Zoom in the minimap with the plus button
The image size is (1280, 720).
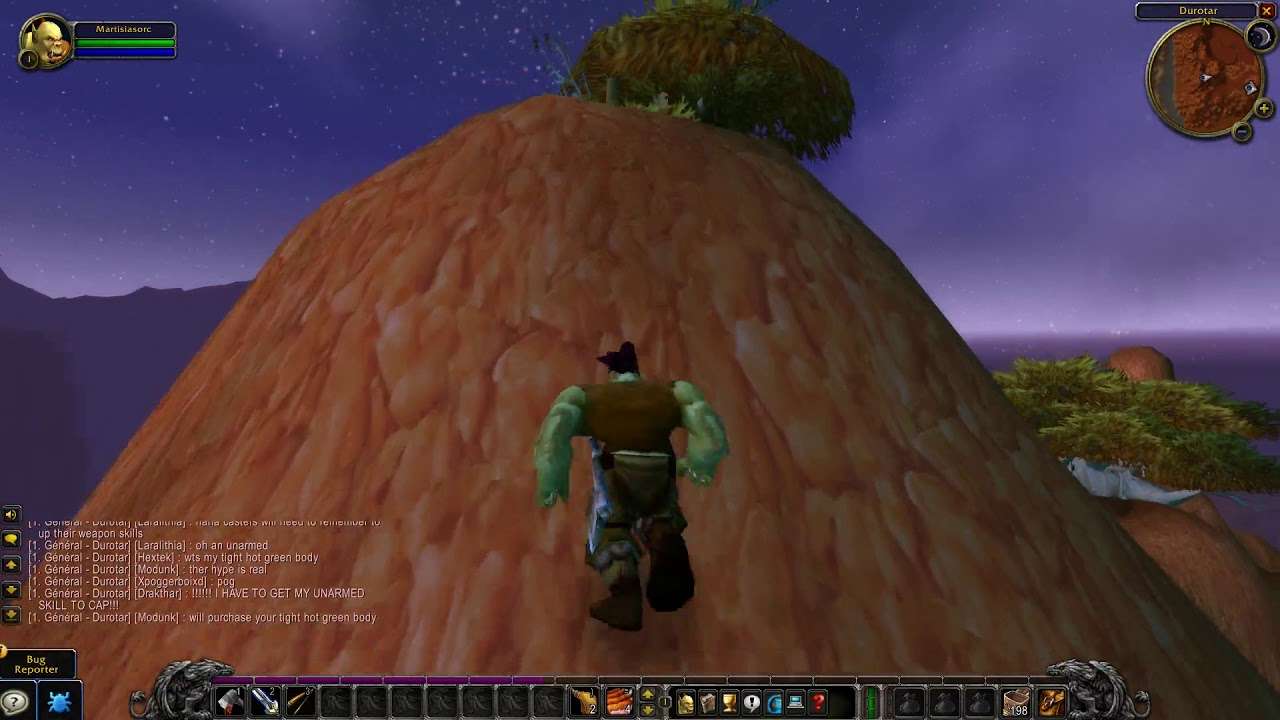(1264, 108)
